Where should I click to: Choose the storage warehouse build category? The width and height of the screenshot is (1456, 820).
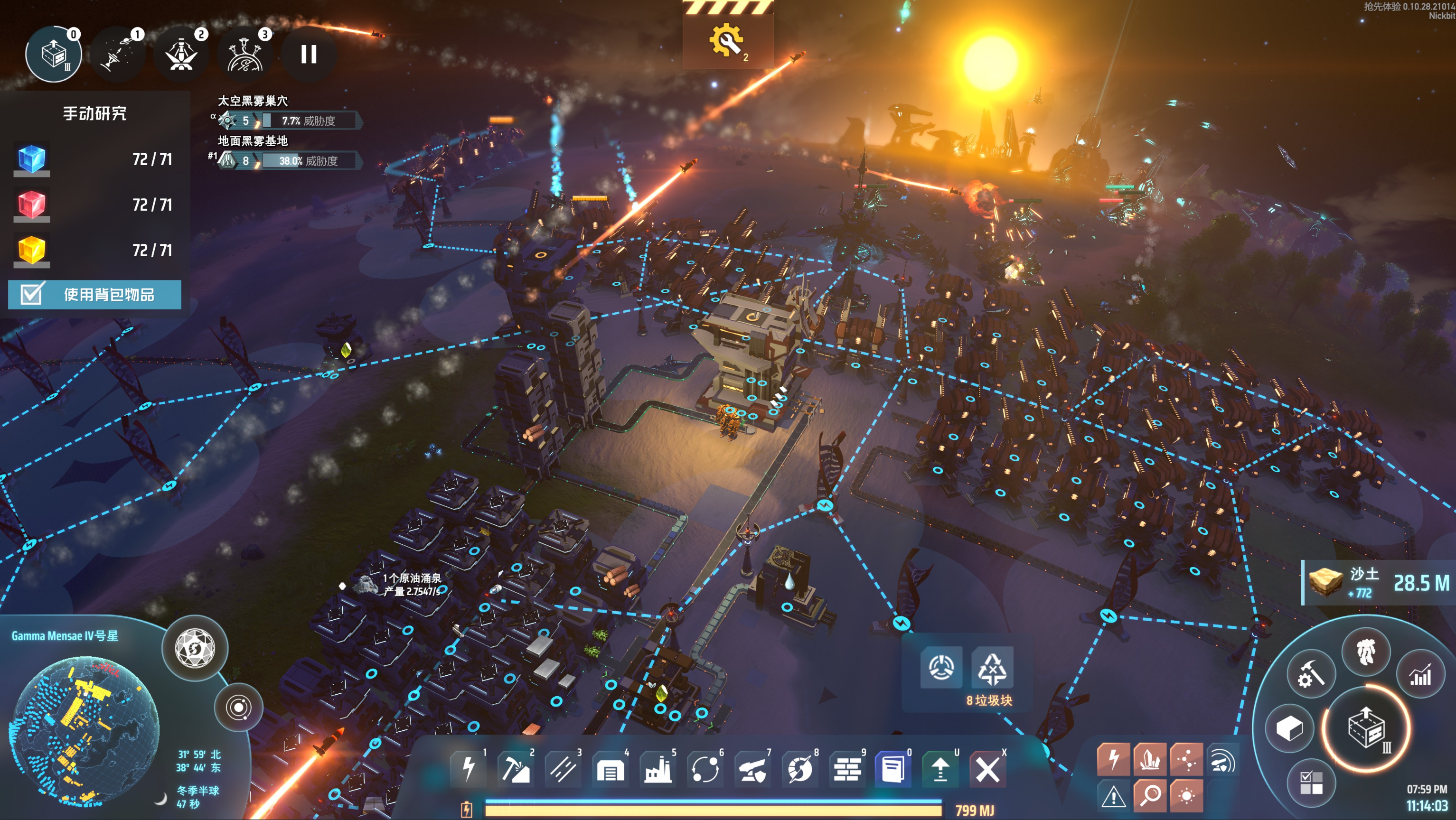coord(610,769)
